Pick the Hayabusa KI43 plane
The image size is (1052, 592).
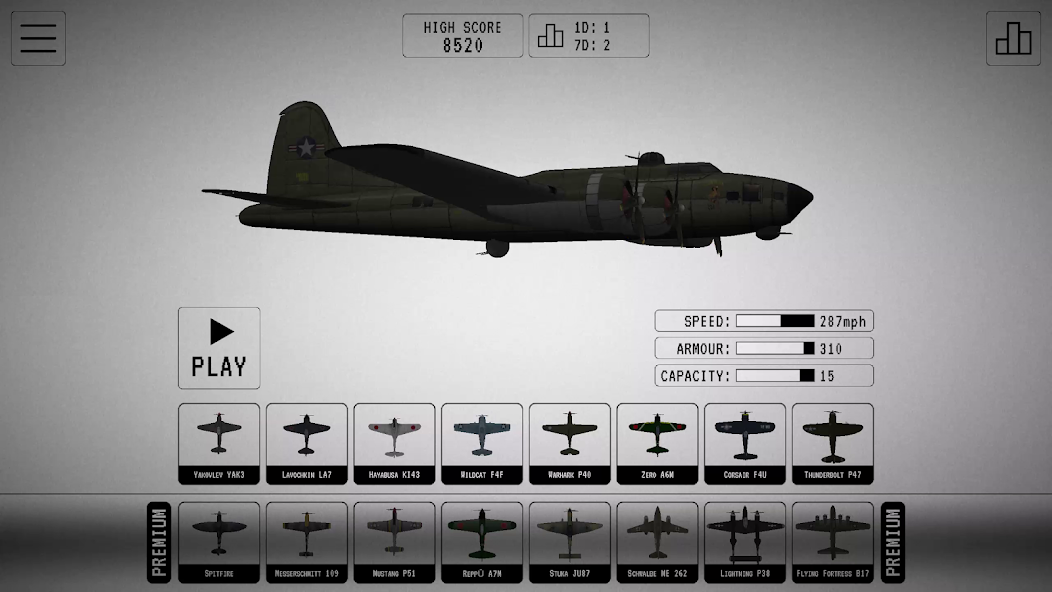point(394,443)
